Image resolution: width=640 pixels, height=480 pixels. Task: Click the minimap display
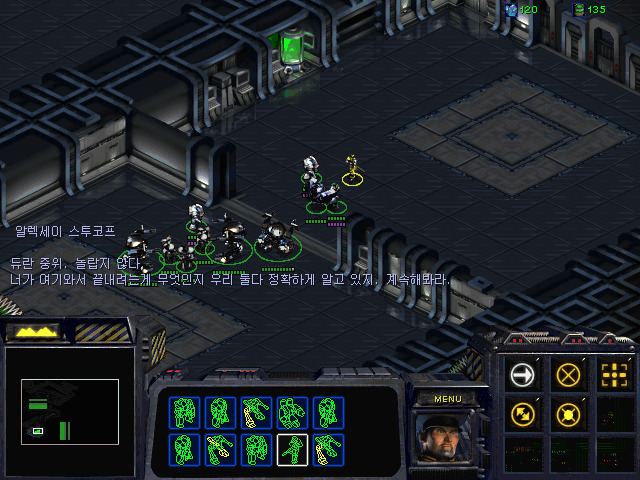point(70,408)
